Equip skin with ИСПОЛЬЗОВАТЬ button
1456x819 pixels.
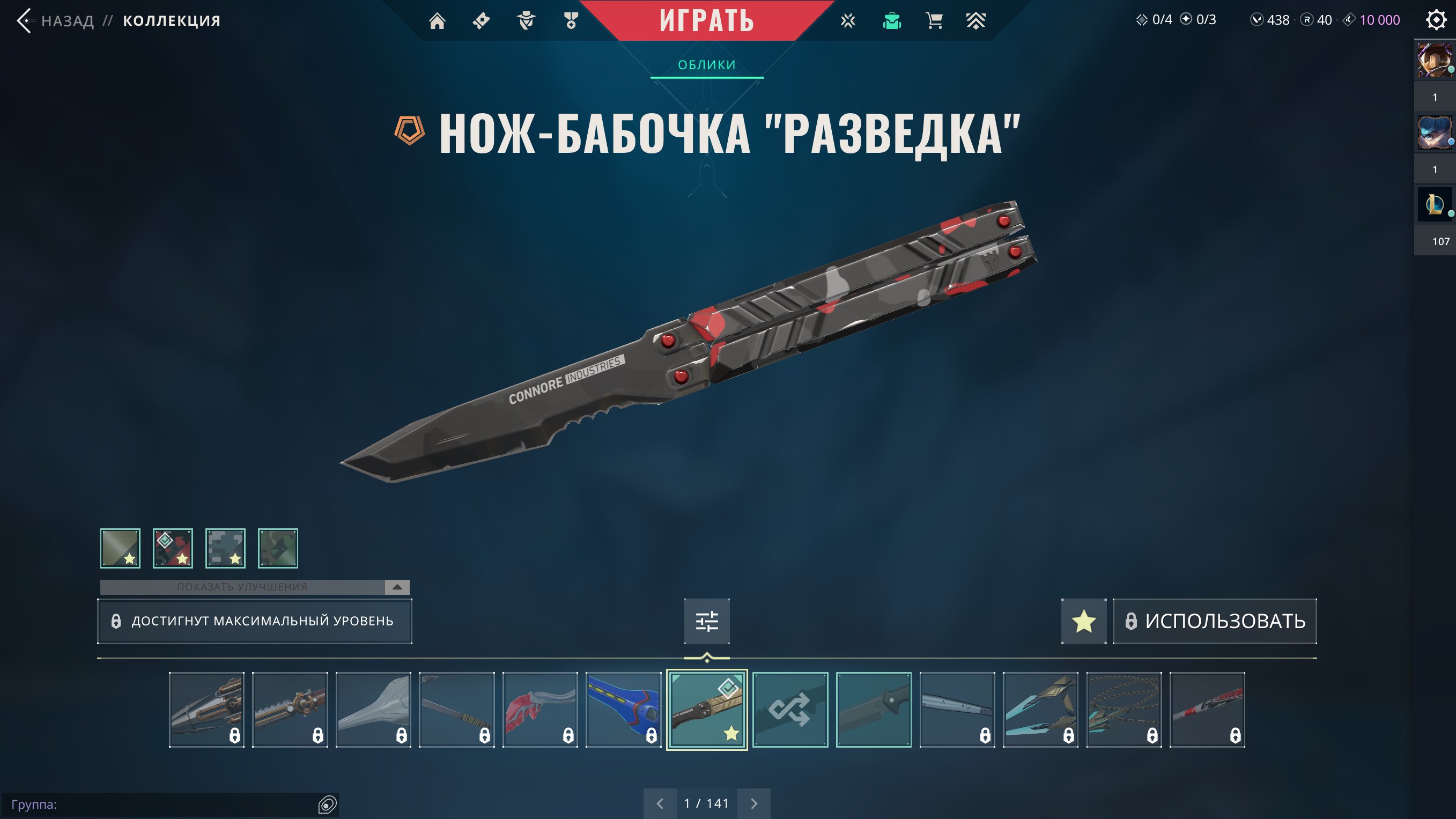click(1215, 621)
